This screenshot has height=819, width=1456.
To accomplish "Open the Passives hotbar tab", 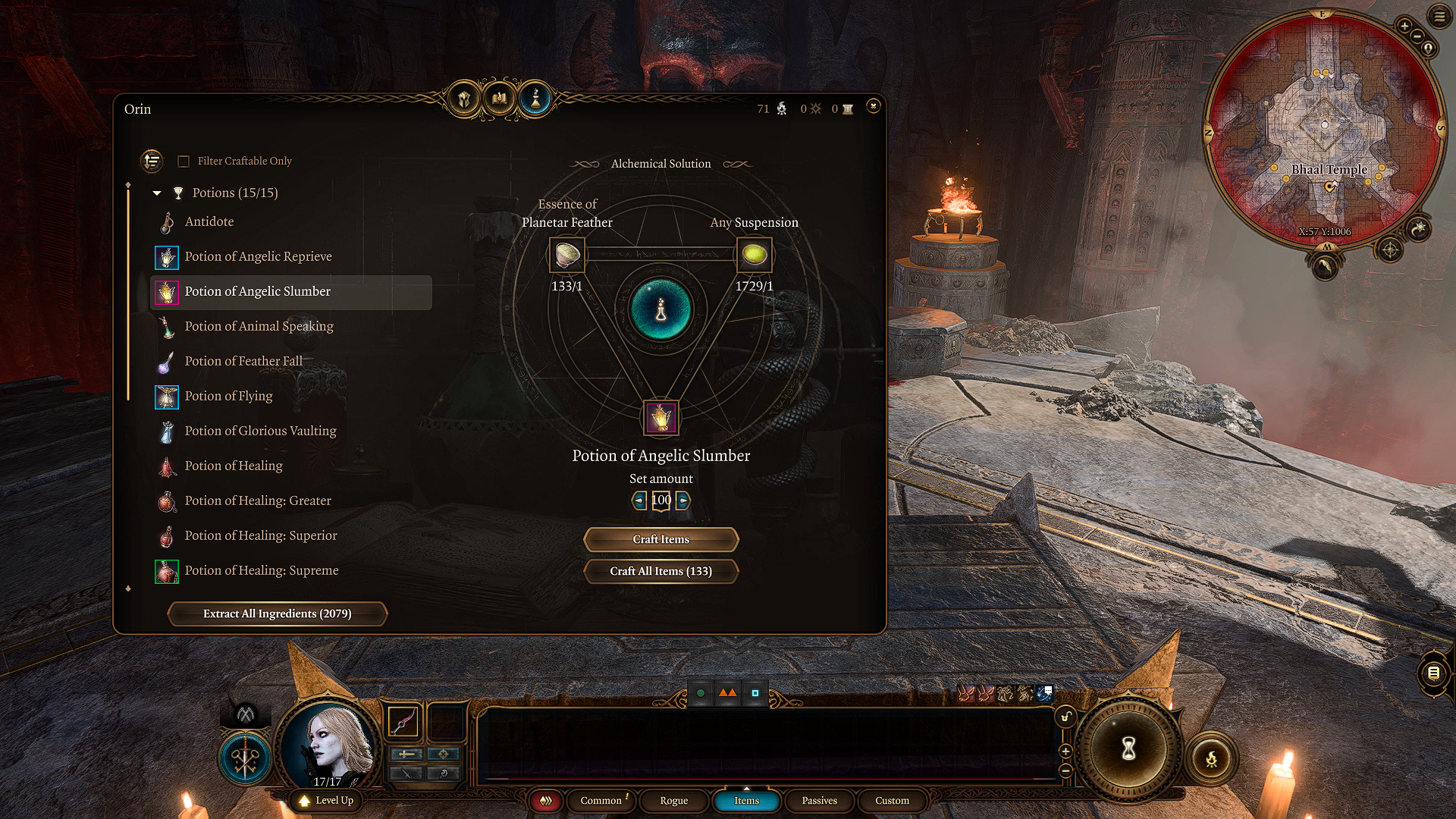I will pos(819,801).
